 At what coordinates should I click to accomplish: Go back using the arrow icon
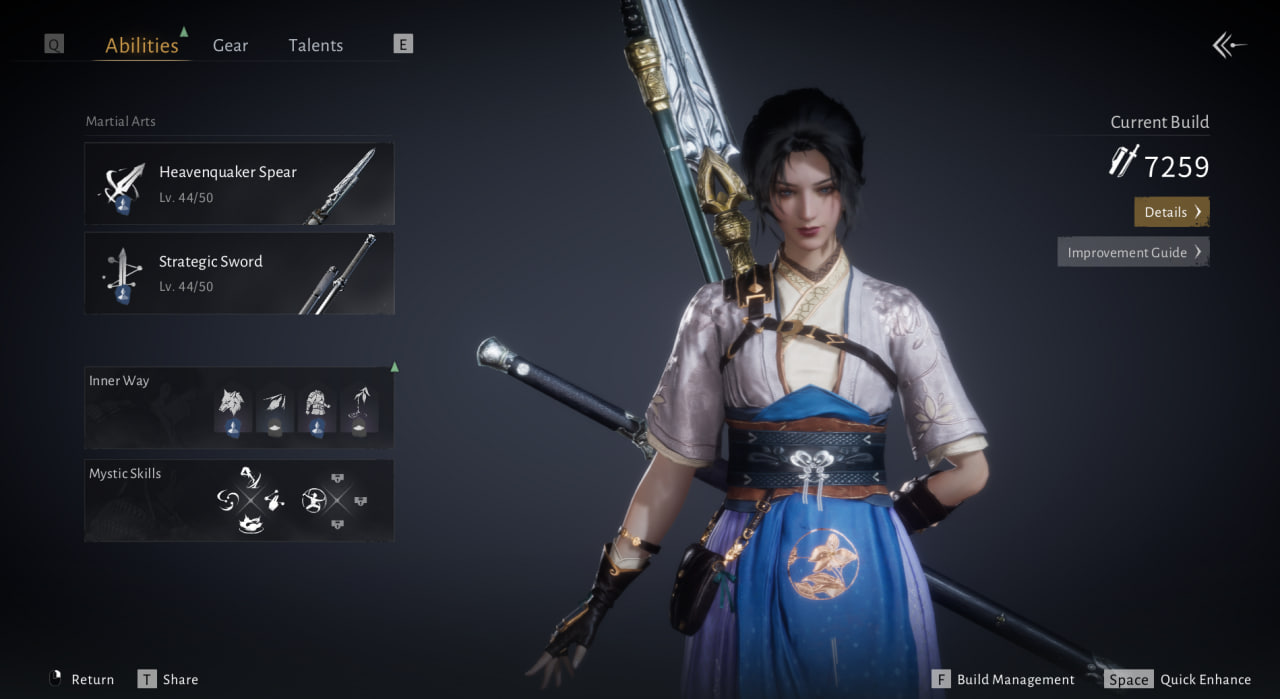1229,45
